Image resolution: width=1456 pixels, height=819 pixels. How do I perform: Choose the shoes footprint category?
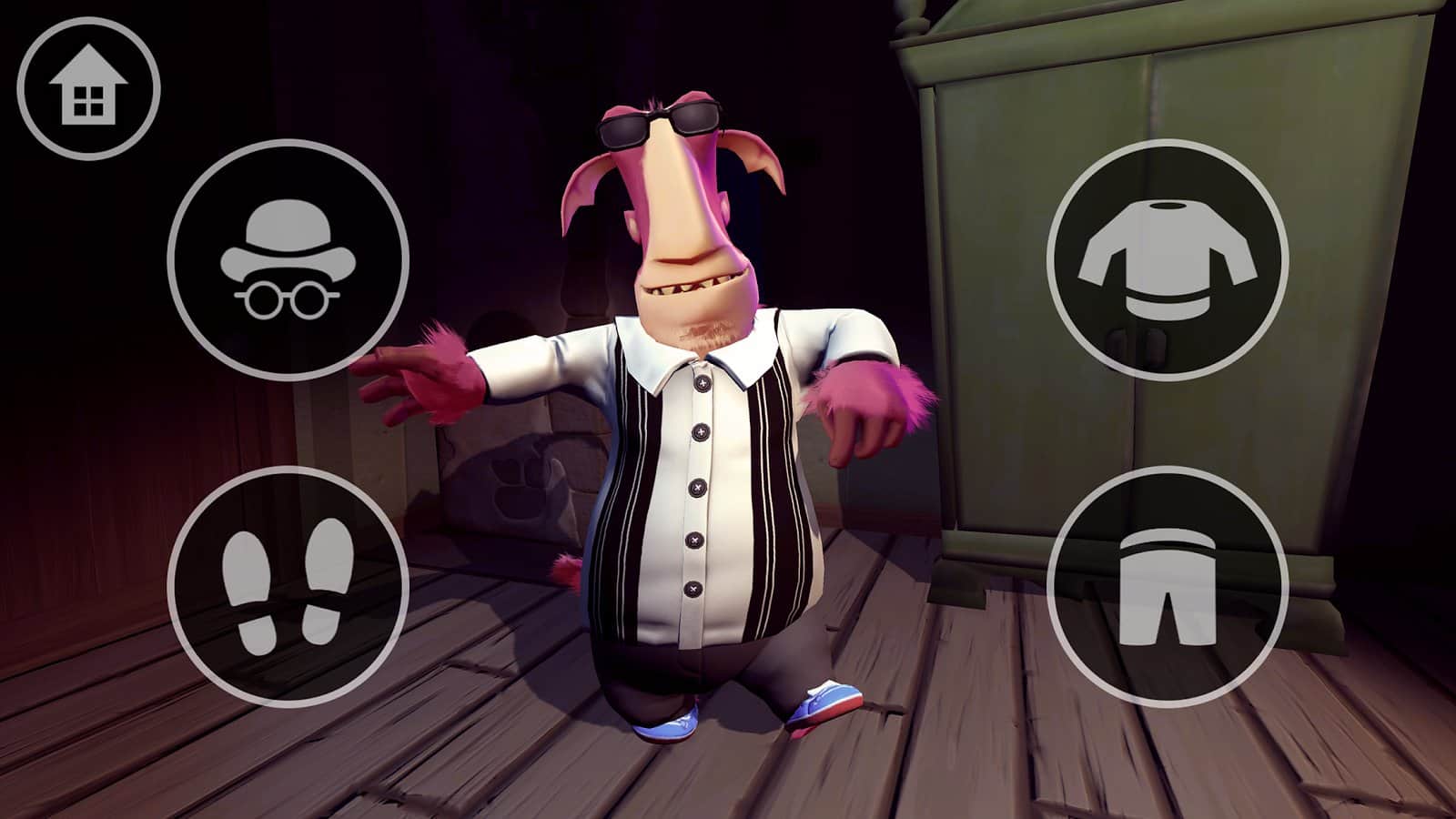(x=288, y=587)
